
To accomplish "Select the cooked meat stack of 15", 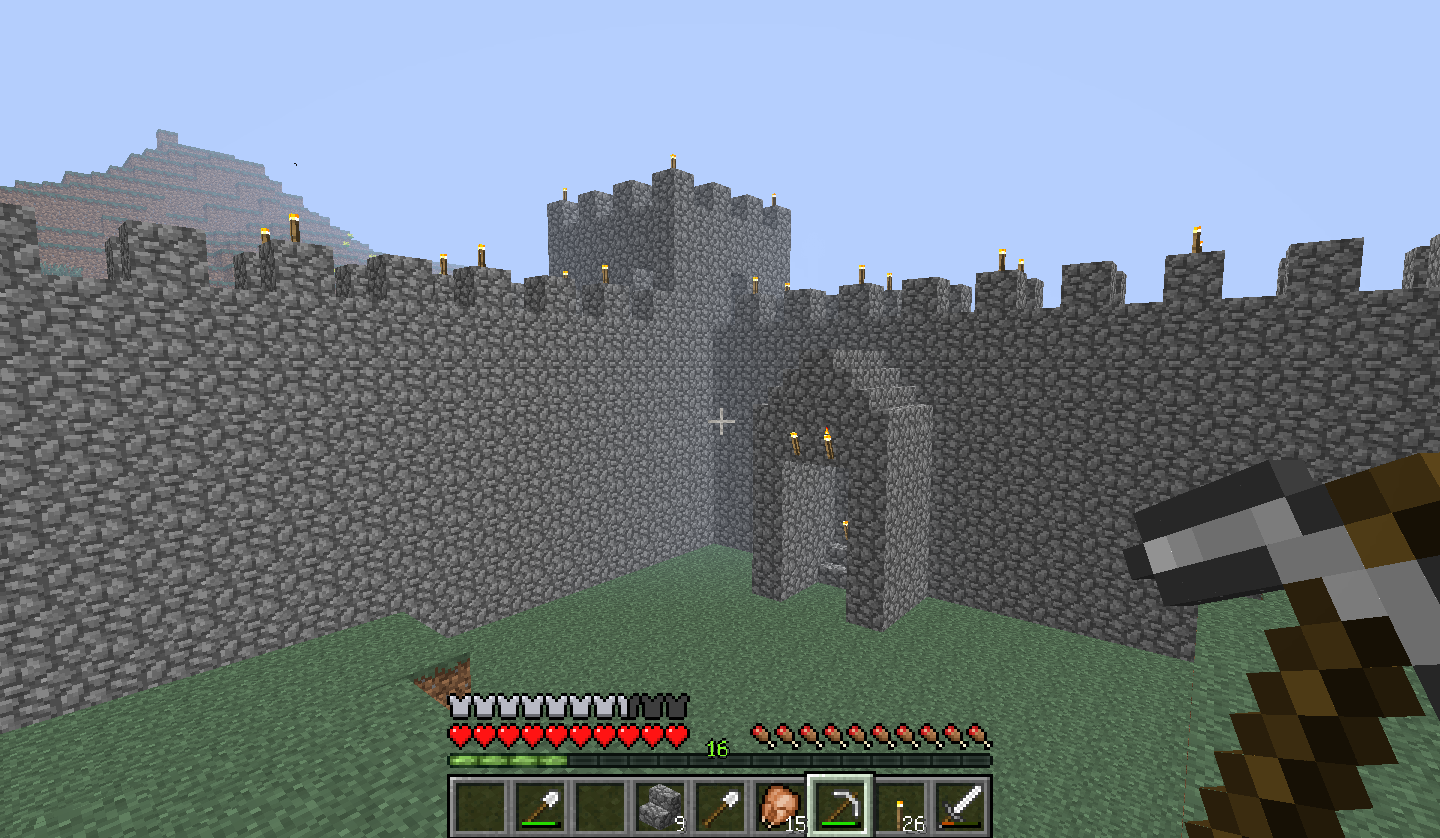I will click(x=780, y=805).
